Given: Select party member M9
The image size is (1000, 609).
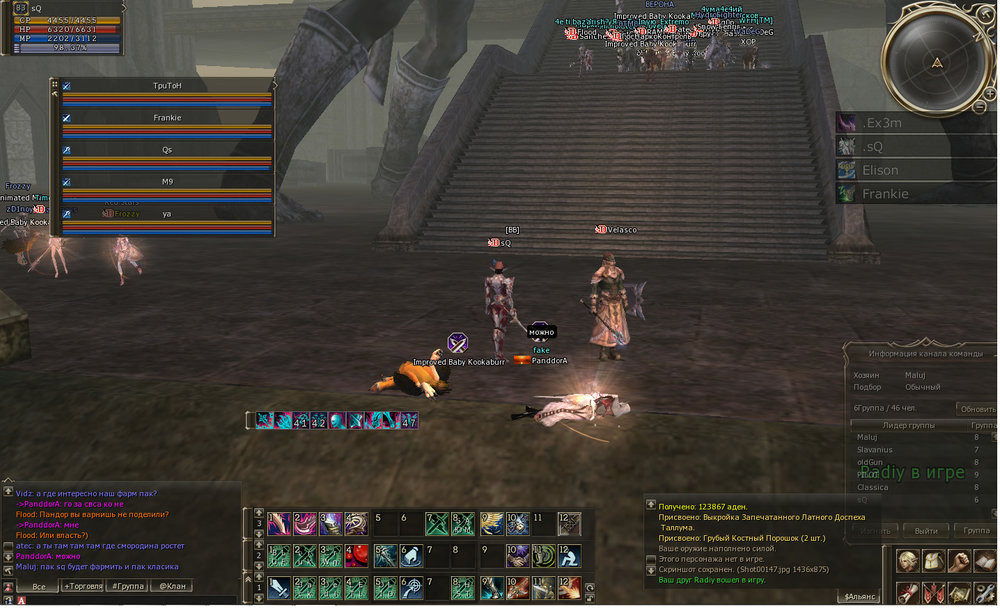Looking at the screenshot, I should pos(167,182).
